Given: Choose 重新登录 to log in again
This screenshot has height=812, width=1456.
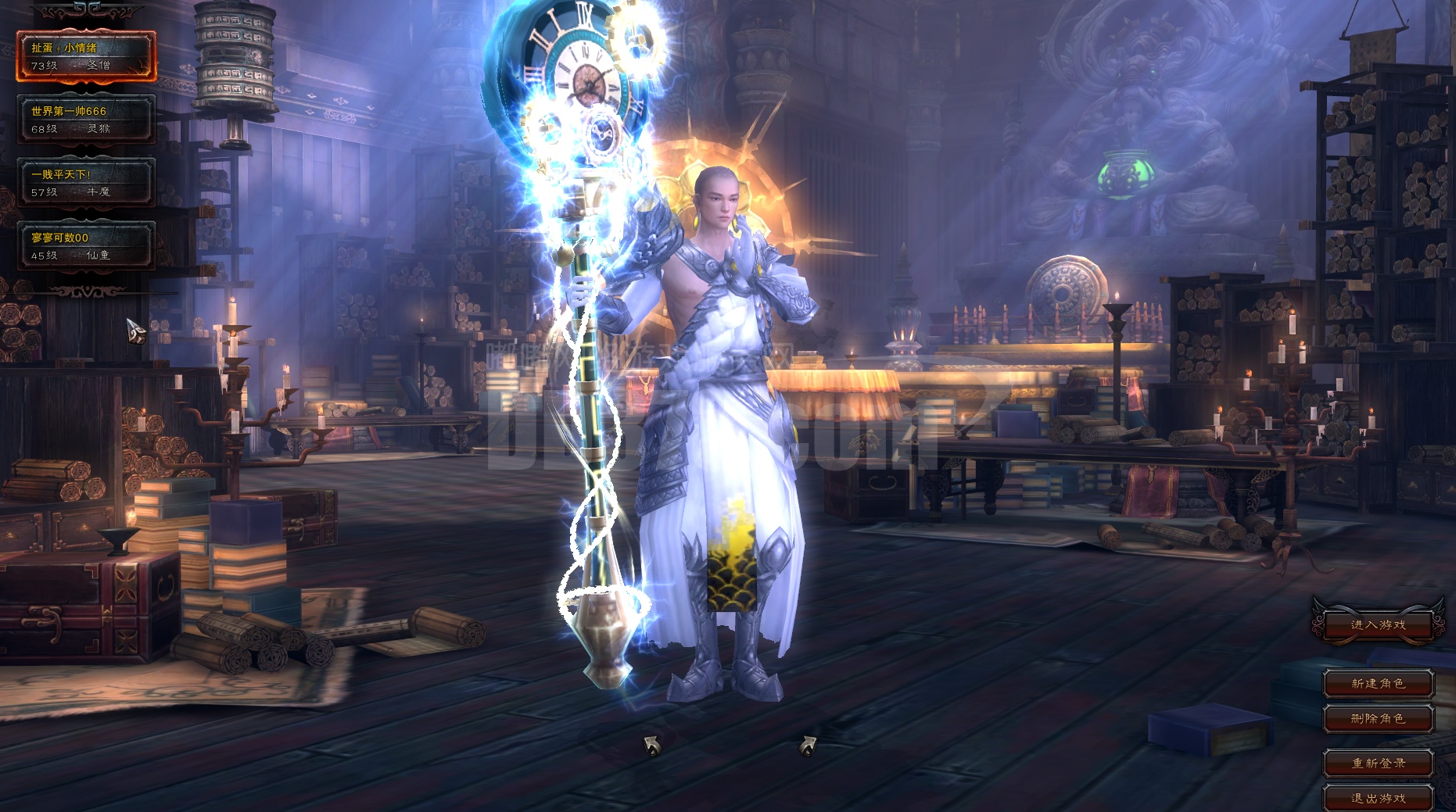Looking at the screenshot, I should (1378, 764).
